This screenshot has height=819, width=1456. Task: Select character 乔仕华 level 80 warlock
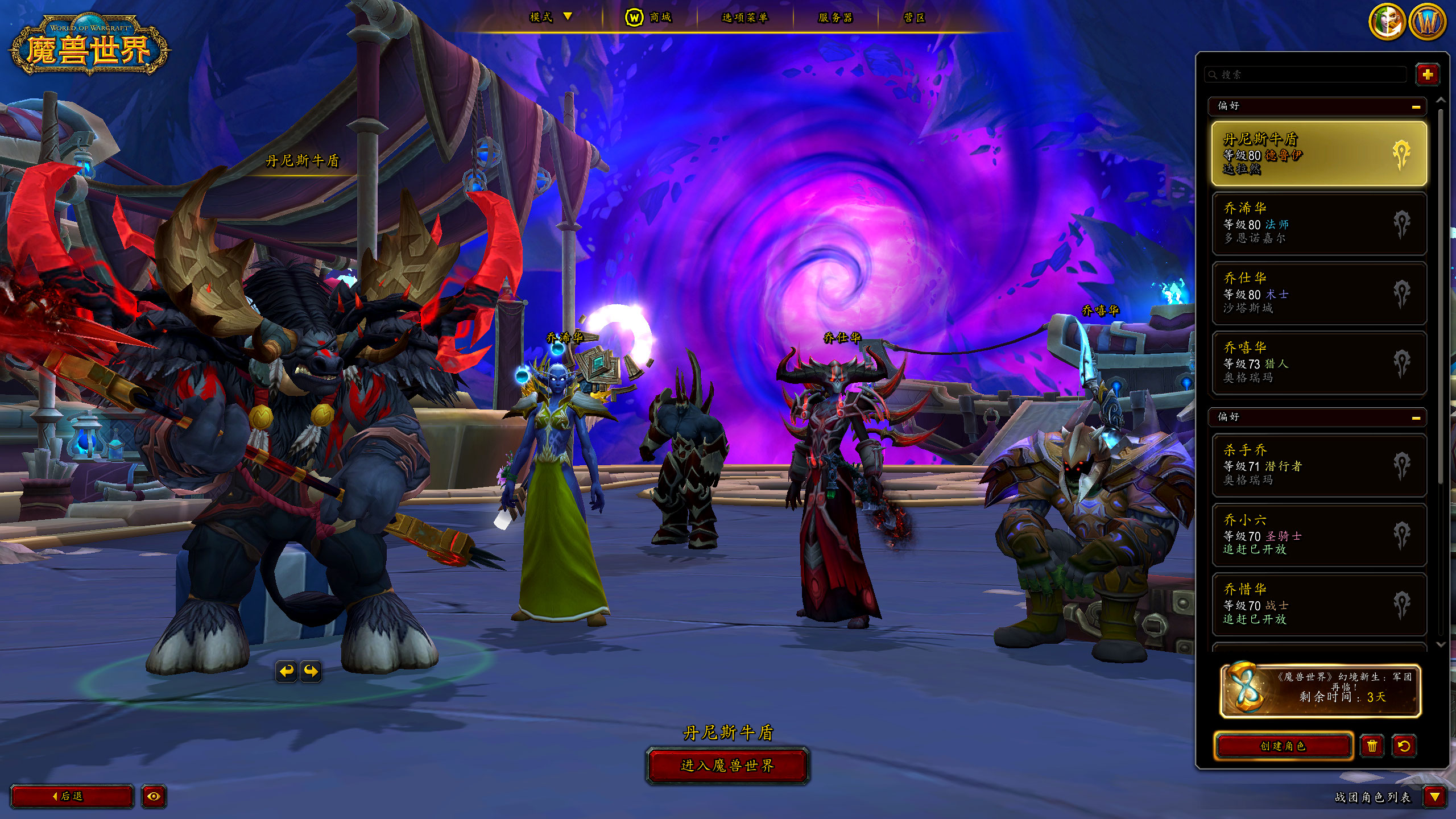pyautogui.click(x=1318, y=293)
